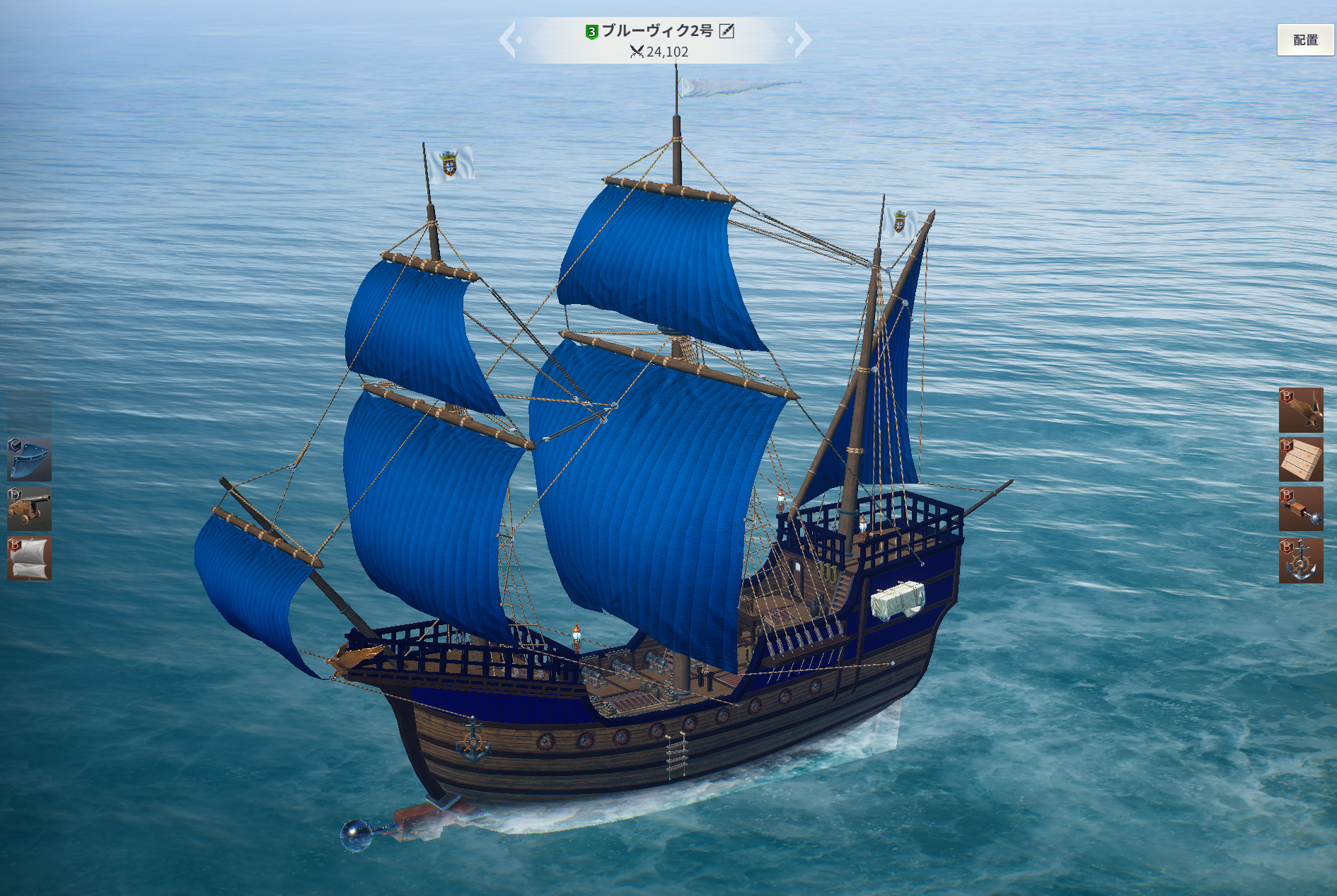Edit the ship name ブルーヴィク2号
1337x896 pixels.
click(x=727, y=30)
